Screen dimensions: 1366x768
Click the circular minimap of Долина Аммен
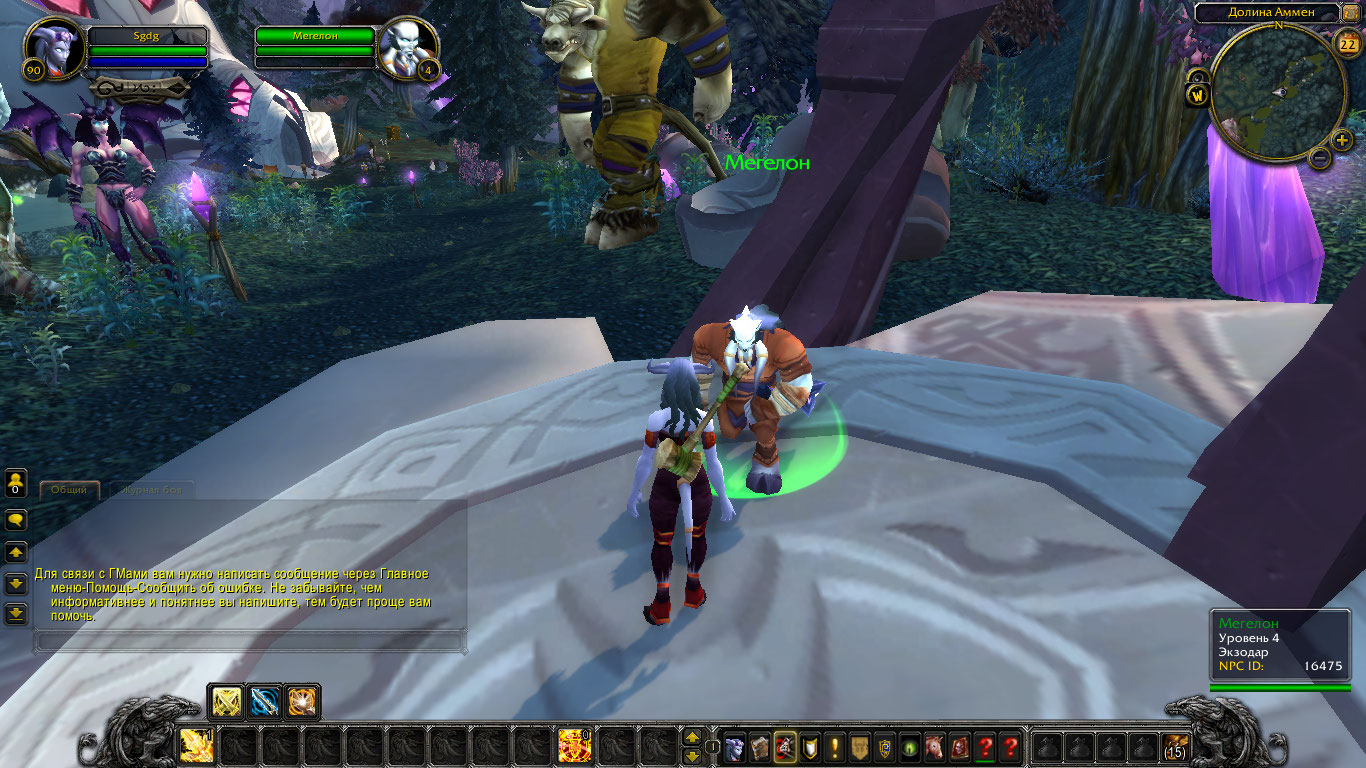1277,92
